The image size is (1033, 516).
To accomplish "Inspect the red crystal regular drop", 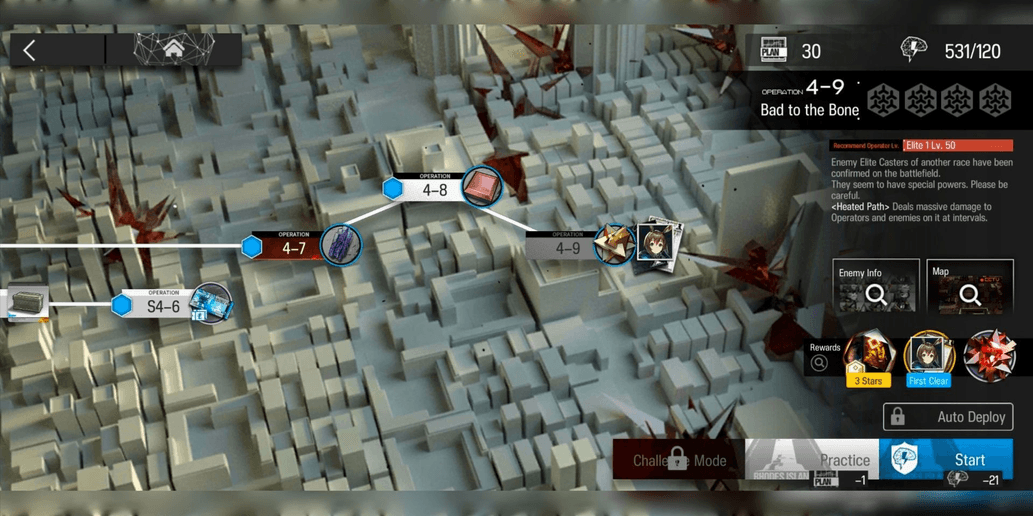I will click(x=989, y=356).
